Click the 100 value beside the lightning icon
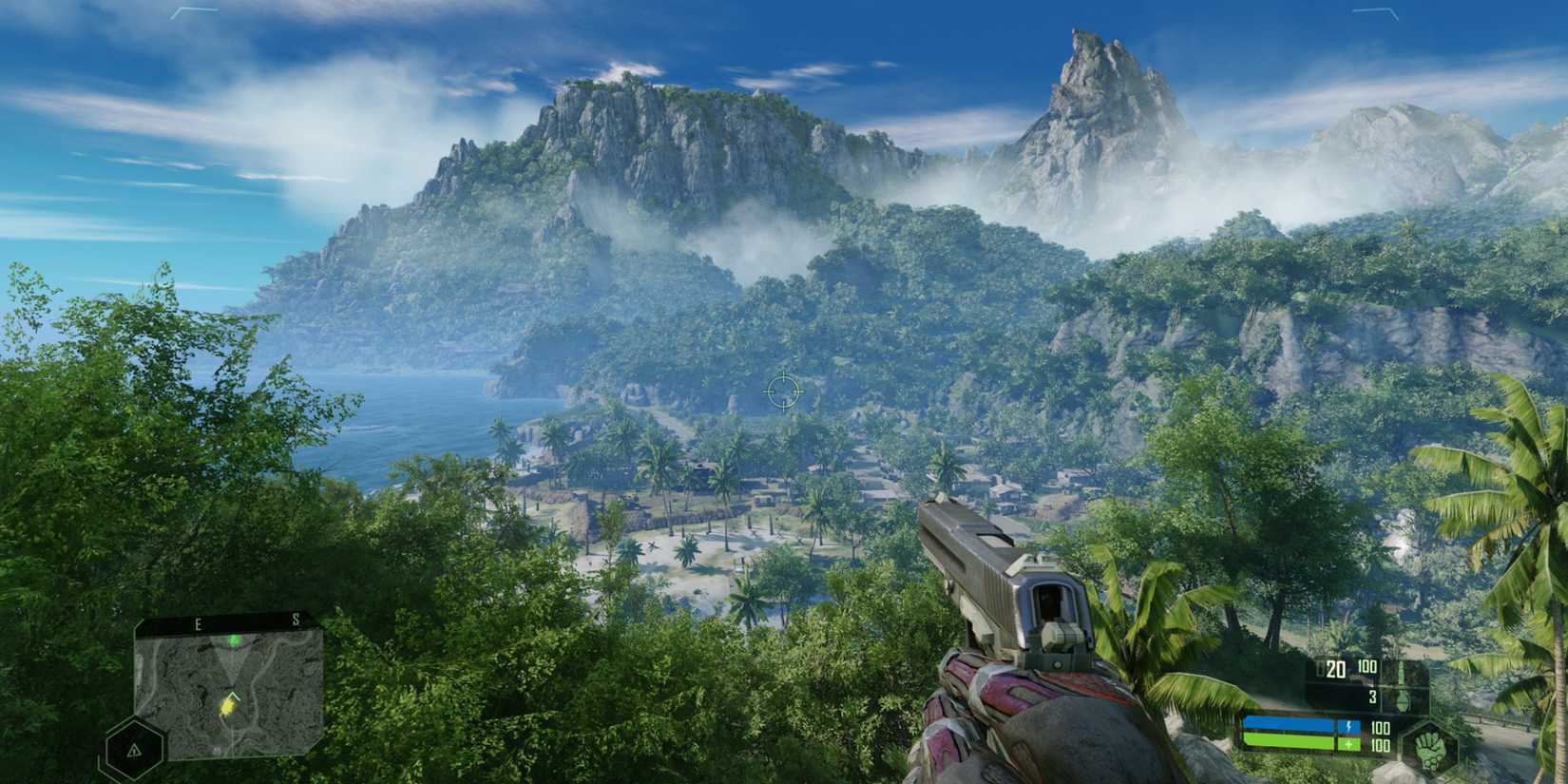Viewport: 1568px width, 784px height. pos(1380,728)
